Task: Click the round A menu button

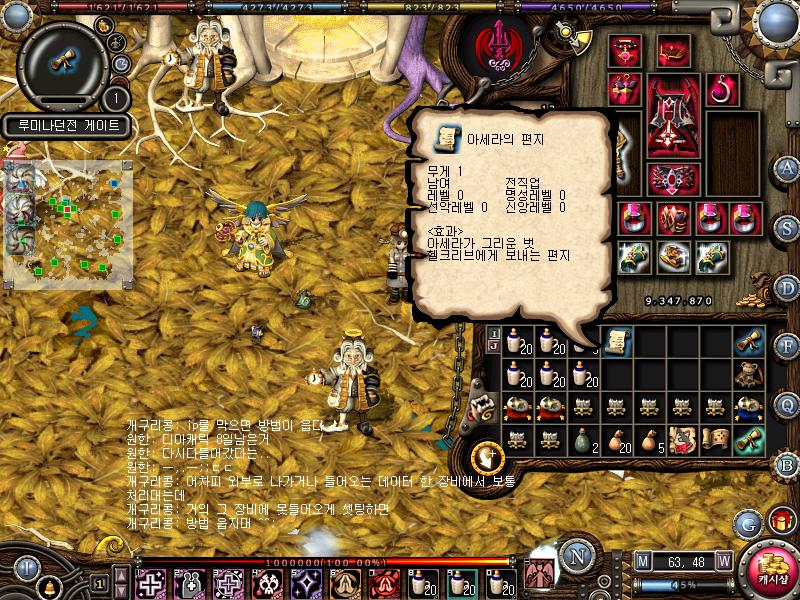Action: click(x=788, y=167)
